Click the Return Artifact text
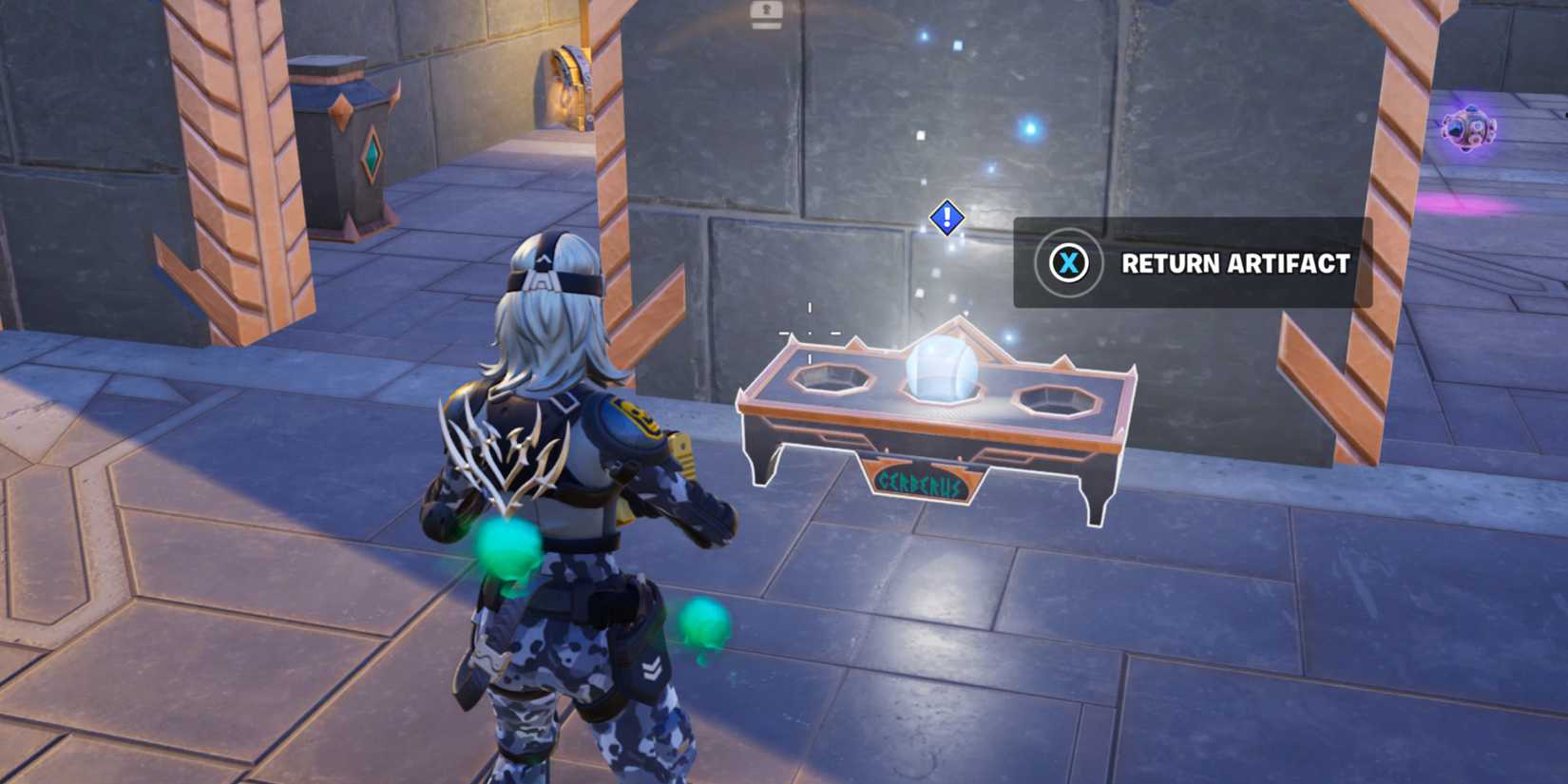Screen dimensions: 1568x784 (1234, 265)
